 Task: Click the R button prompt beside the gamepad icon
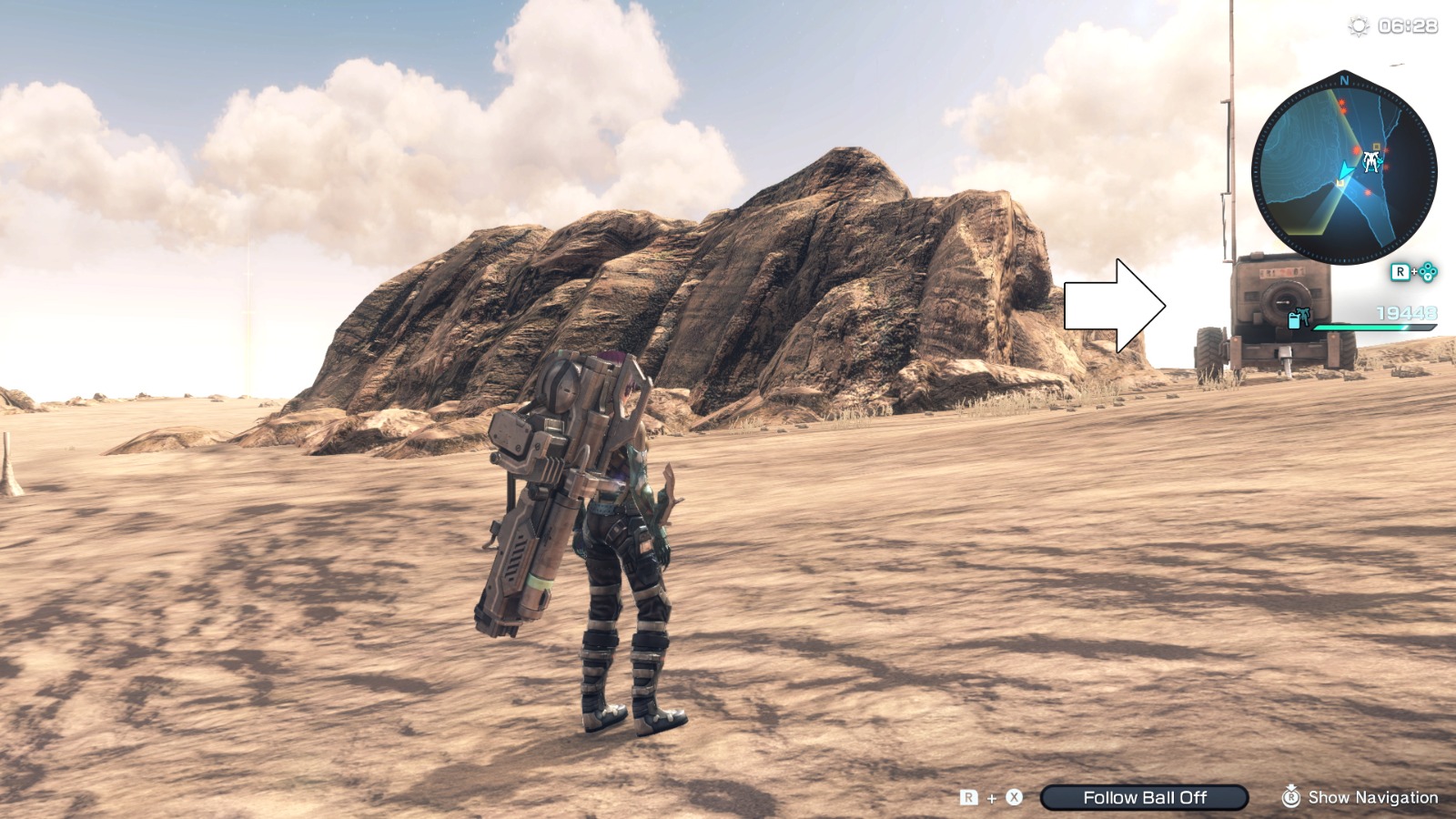click(x=1400, y=270)
